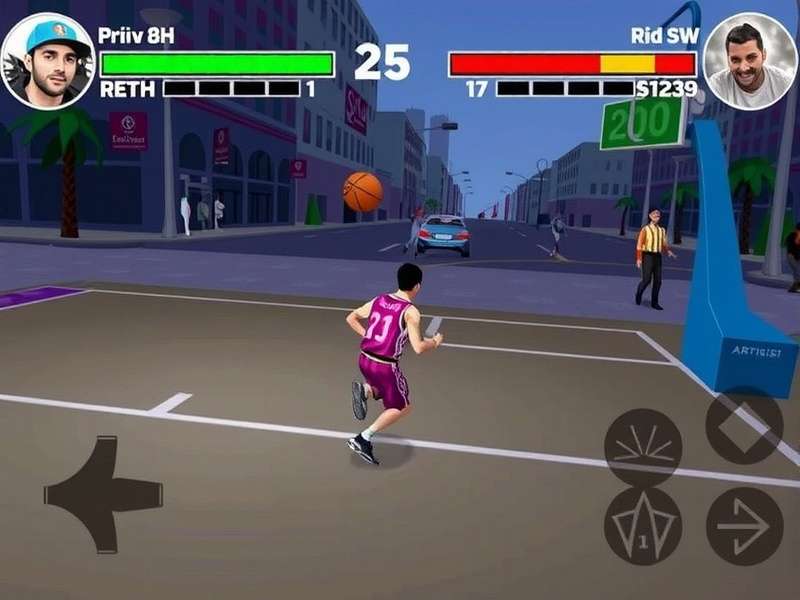The height and width of the screenshot is (600, 800).
Task: Tap the on-screen directional pad
Action: point(103,493)
